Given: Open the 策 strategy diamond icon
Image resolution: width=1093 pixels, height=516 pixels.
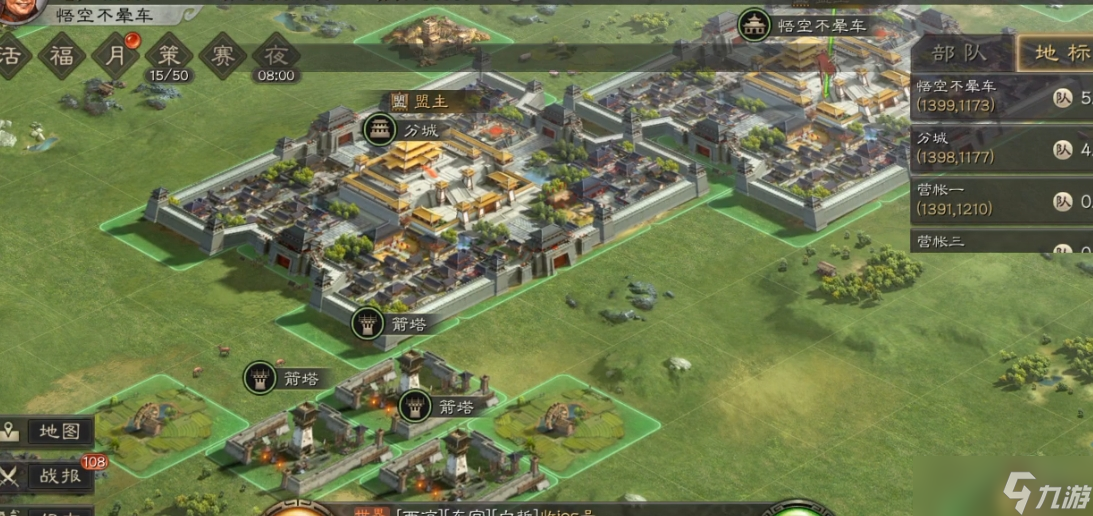Looking at the screenshot, I should (168, 54).
